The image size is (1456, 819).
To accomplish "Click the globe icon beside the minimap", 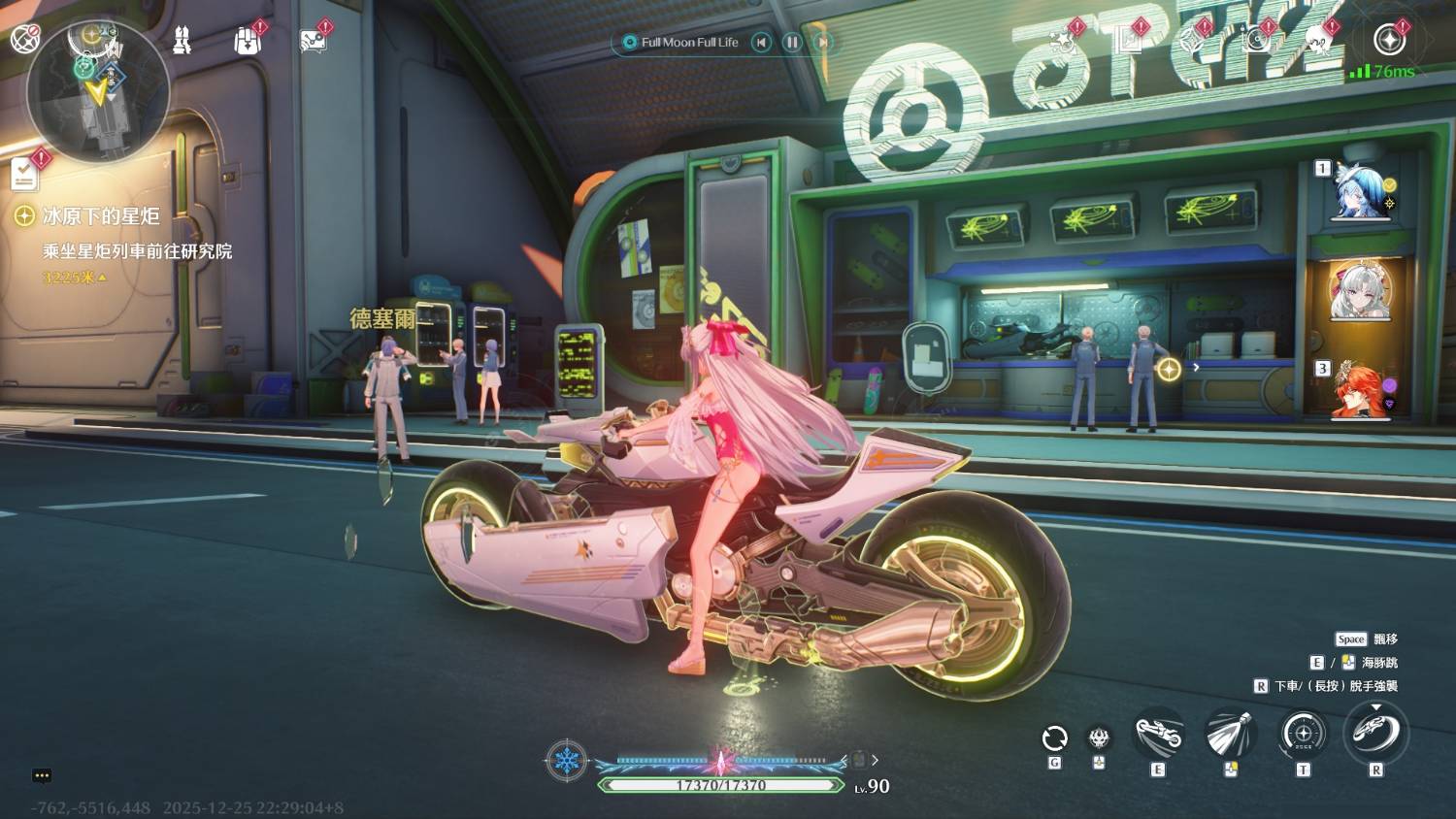I will click(x=24, y=39).
